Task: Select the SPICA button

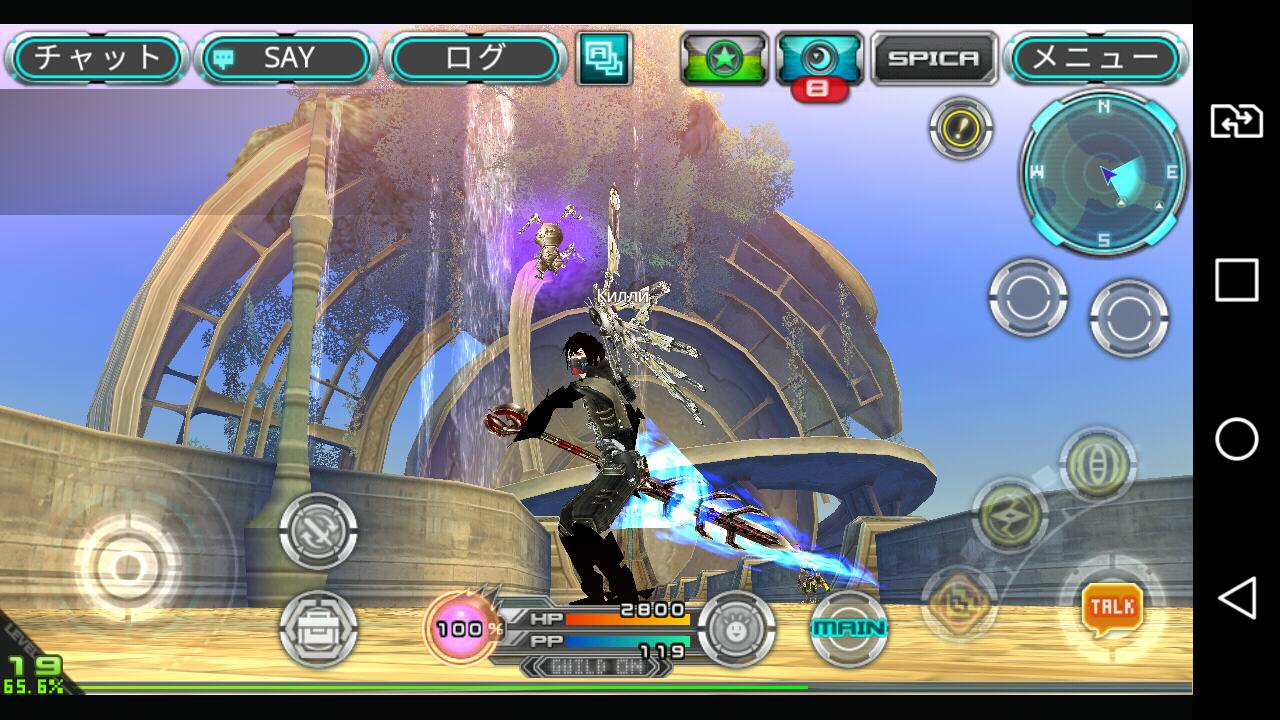Action: pyautogui.click(x=934, y=58)
